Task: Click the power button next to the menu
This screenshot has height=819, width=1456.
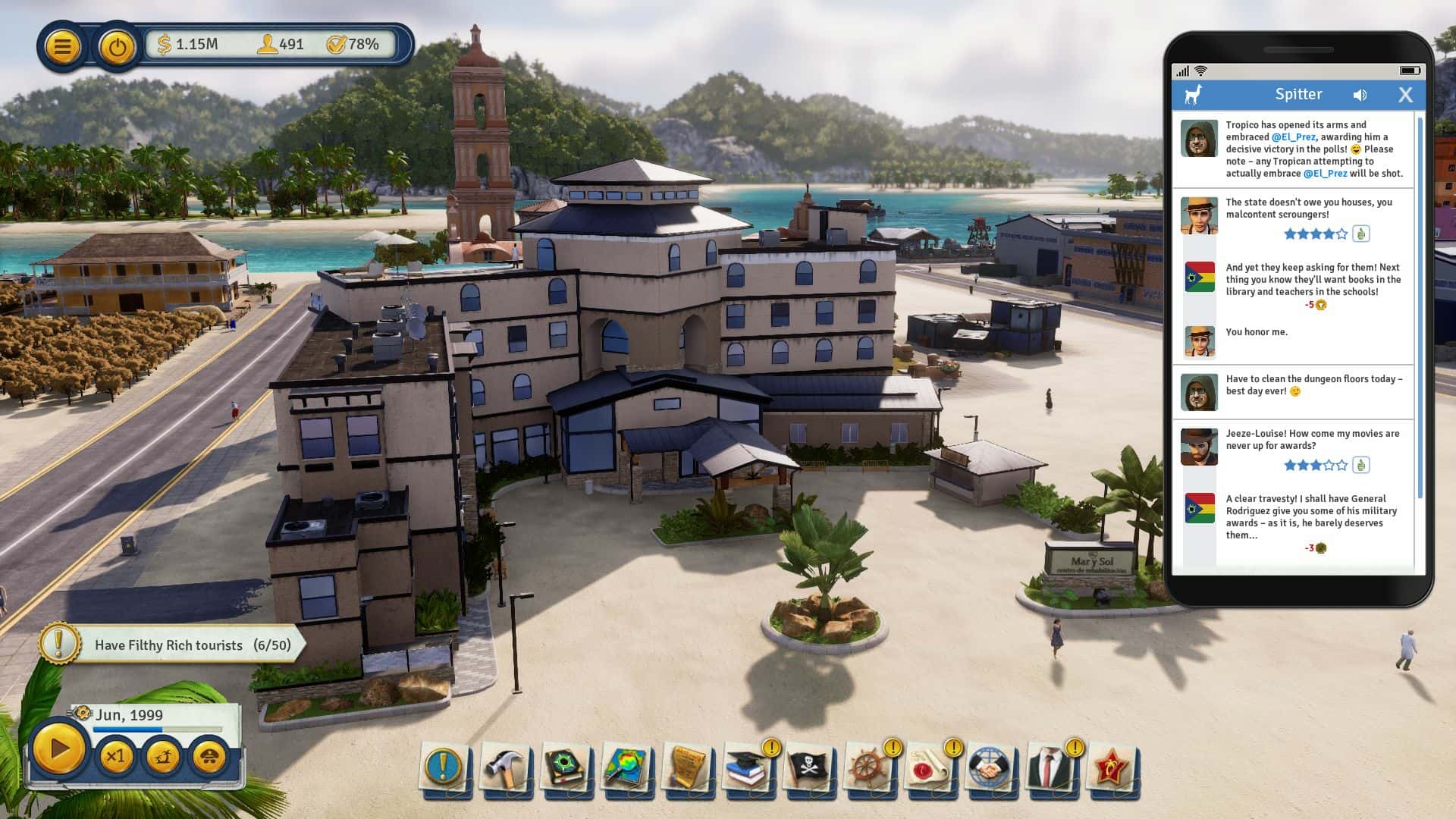Action: (116, 47)
